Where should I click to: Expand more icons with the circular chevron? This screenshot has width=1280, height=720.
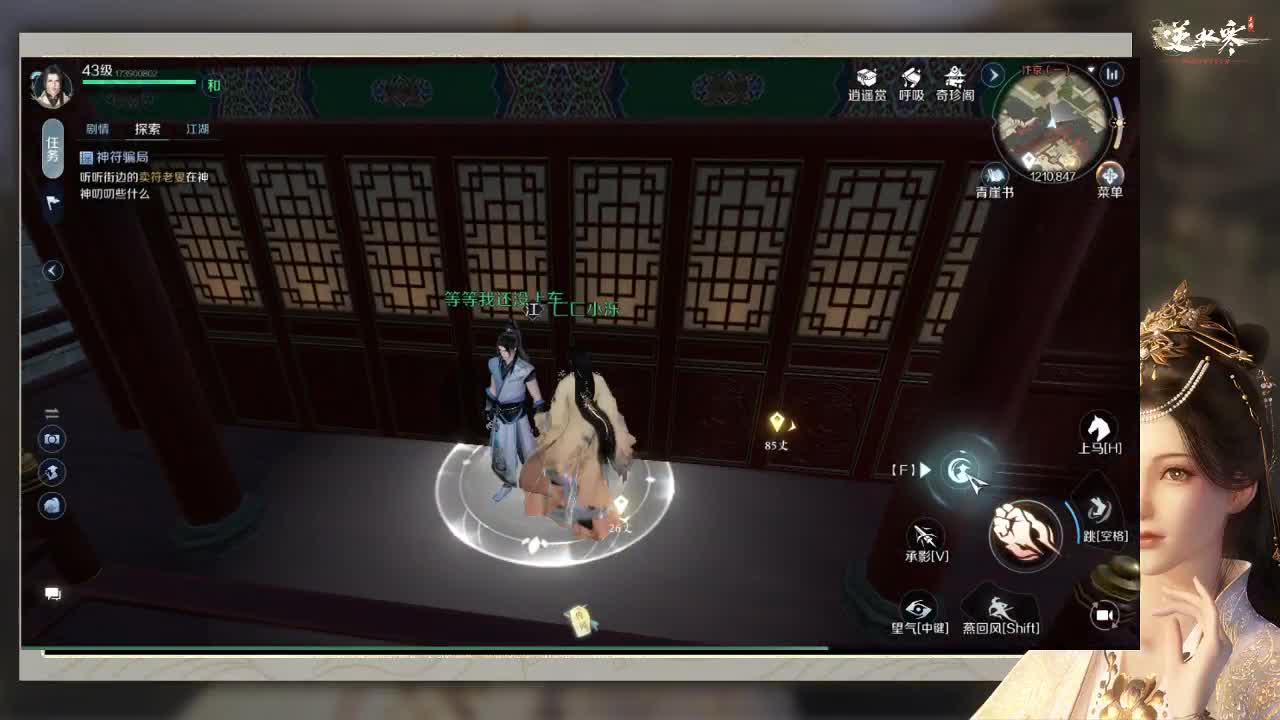tap(993, 75)
